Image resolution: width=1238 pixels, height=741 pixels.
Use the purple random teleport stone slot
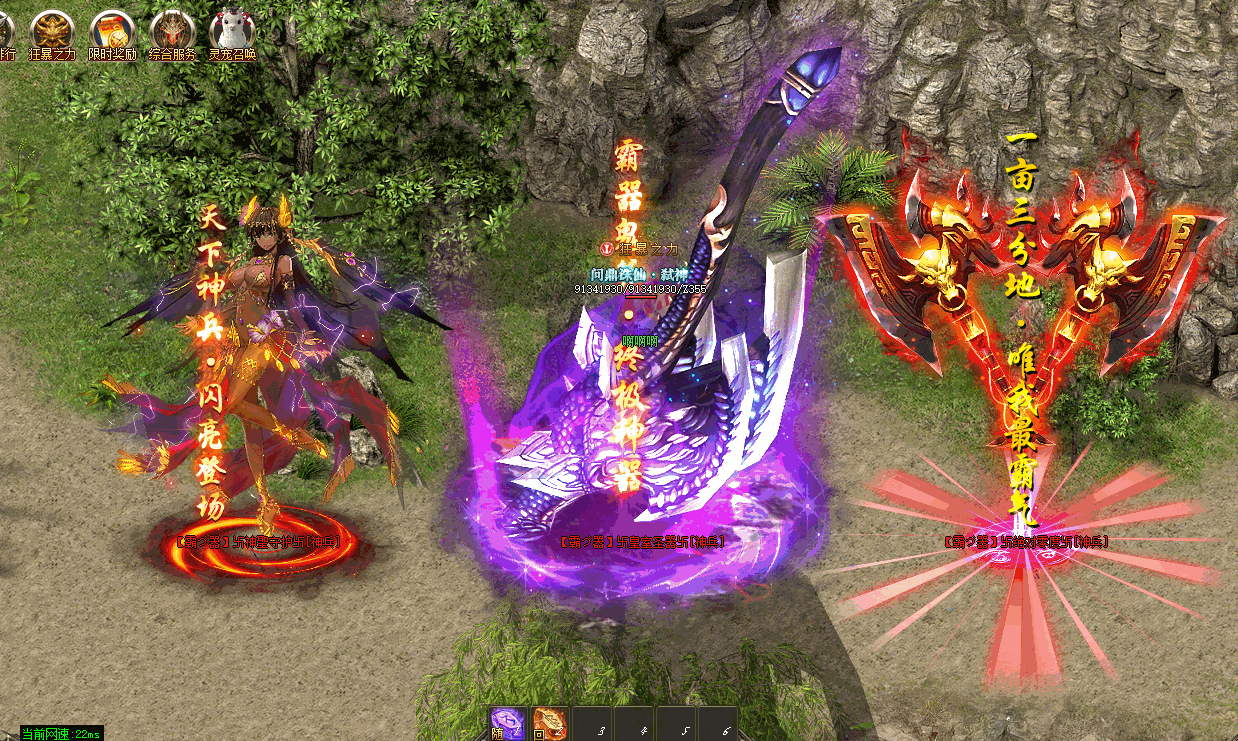[508, 724]
